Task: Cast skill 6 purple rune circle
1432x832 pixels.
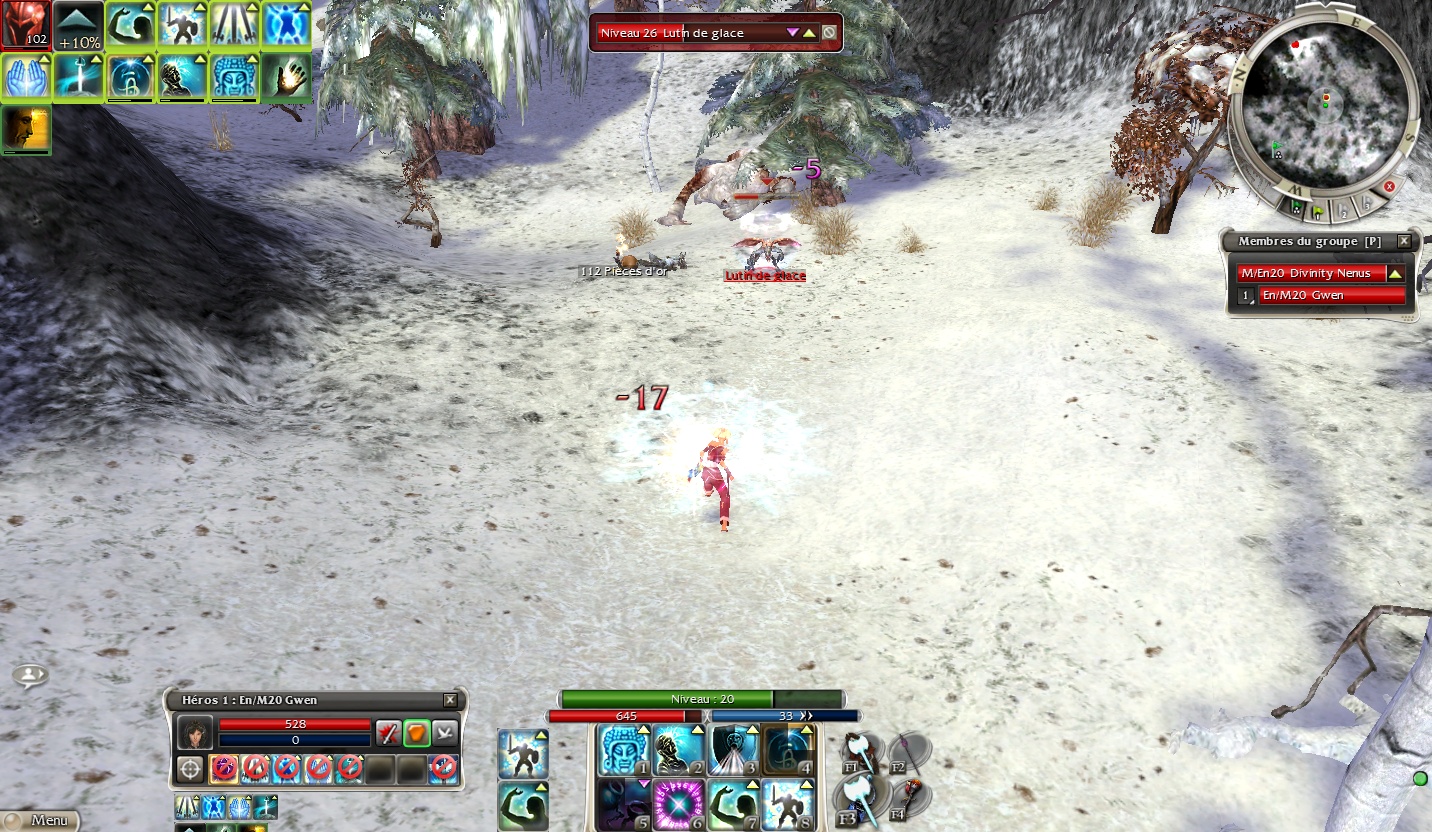Action: (x=677, y=805)
